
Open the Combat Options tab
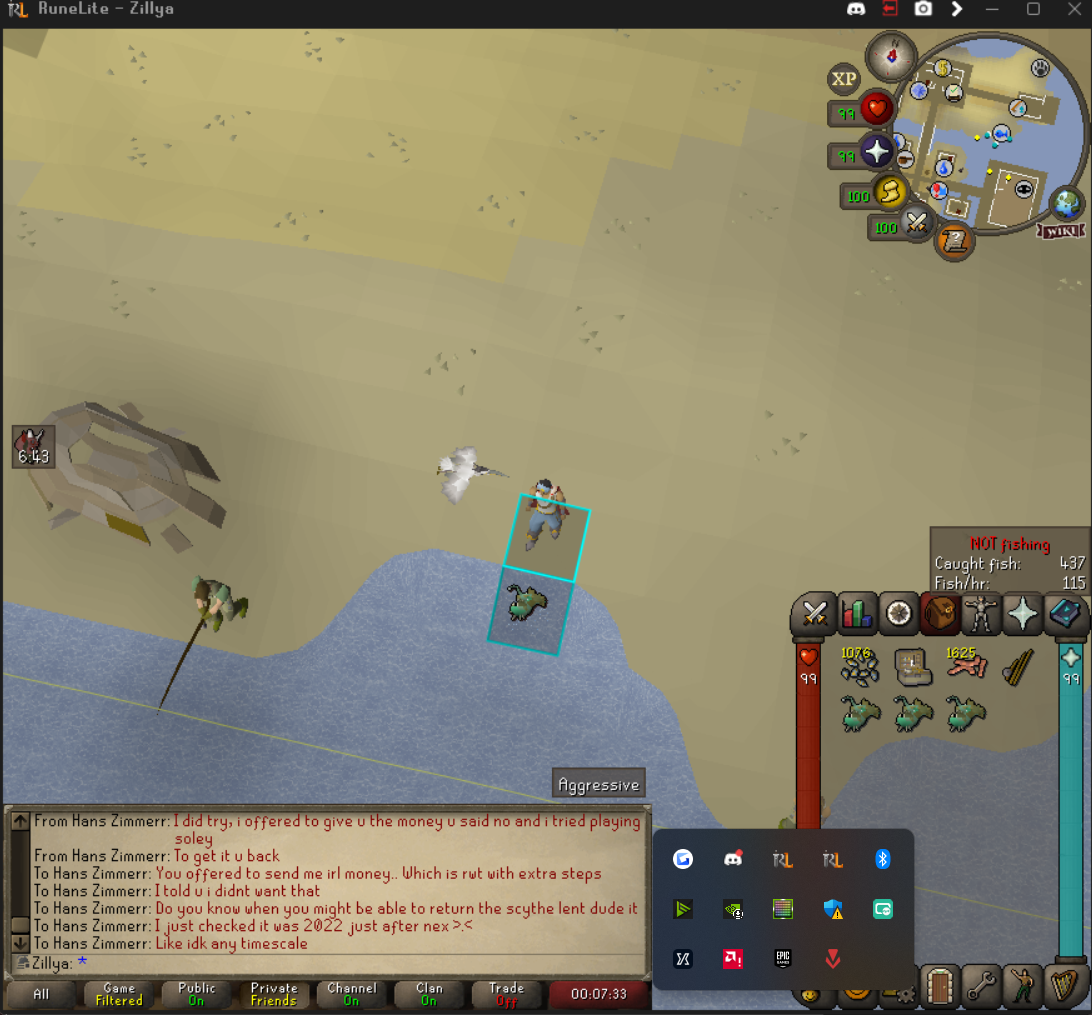(x=815, y=613)
